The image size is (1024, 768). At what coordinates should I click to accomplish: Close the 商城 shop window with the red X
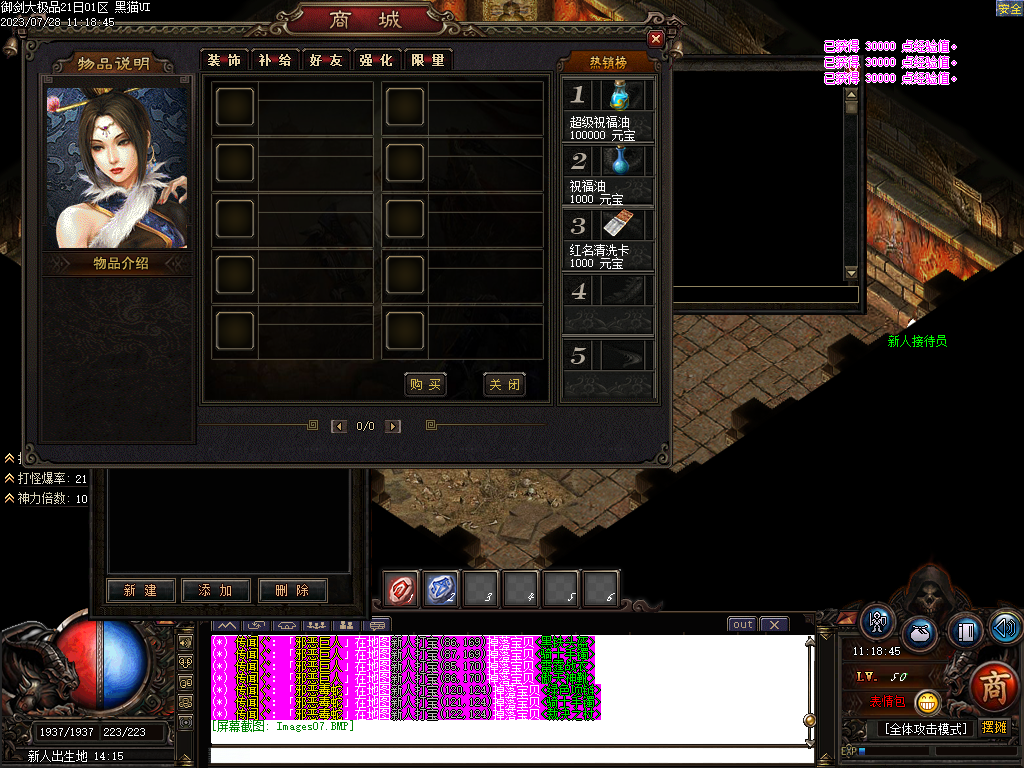click(x=656, y=39)
